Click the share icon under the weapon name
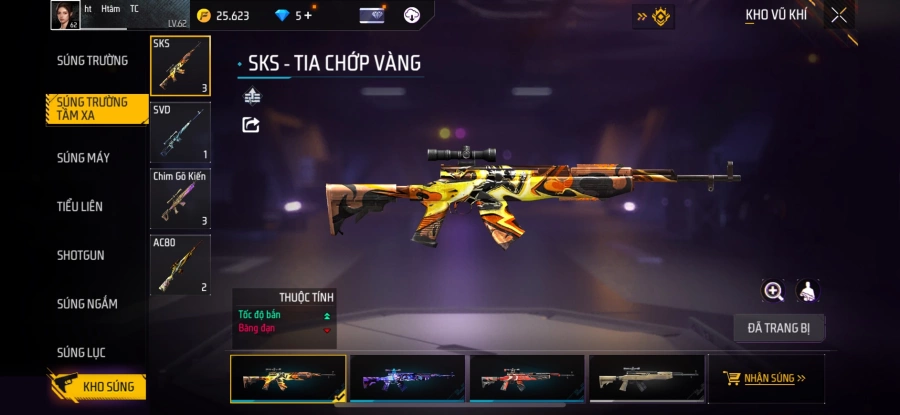The width and height of the screenshot is (900, 415). pyautogui.click(x=251, y=125)
